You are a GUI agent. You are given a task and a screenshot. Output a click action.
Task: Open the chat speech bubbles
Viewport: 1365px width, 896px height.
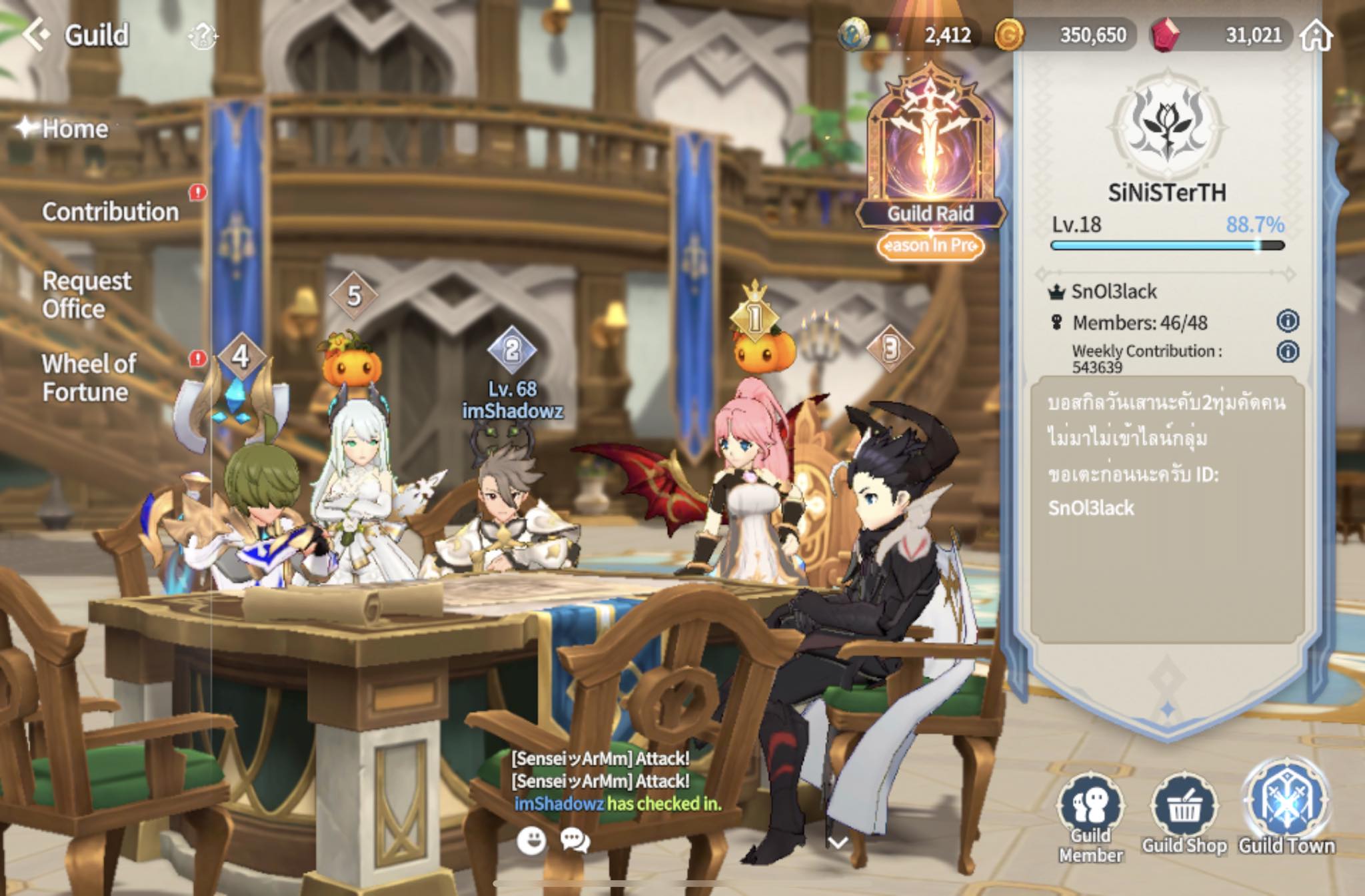click(x=575, y=841)
